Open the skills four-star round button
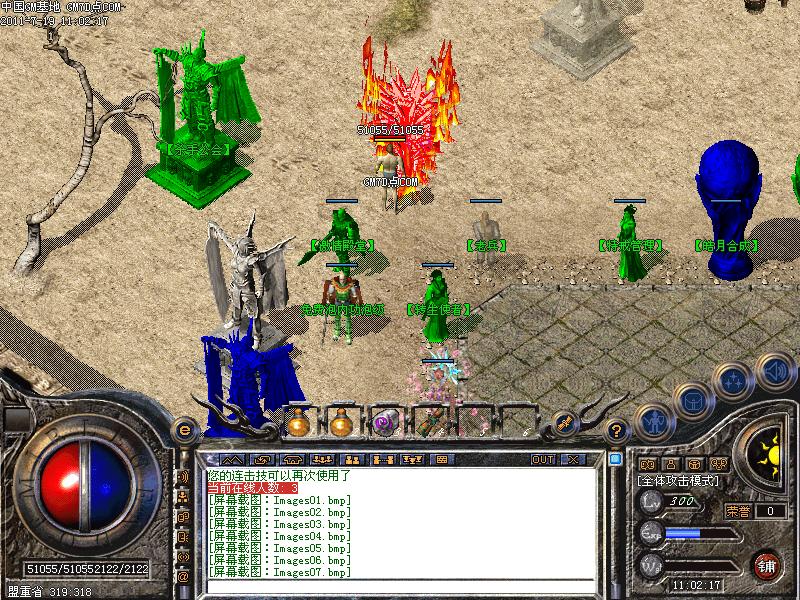This screenshot has height=600, width=800. pyautogui.click(x=735, y=380)
